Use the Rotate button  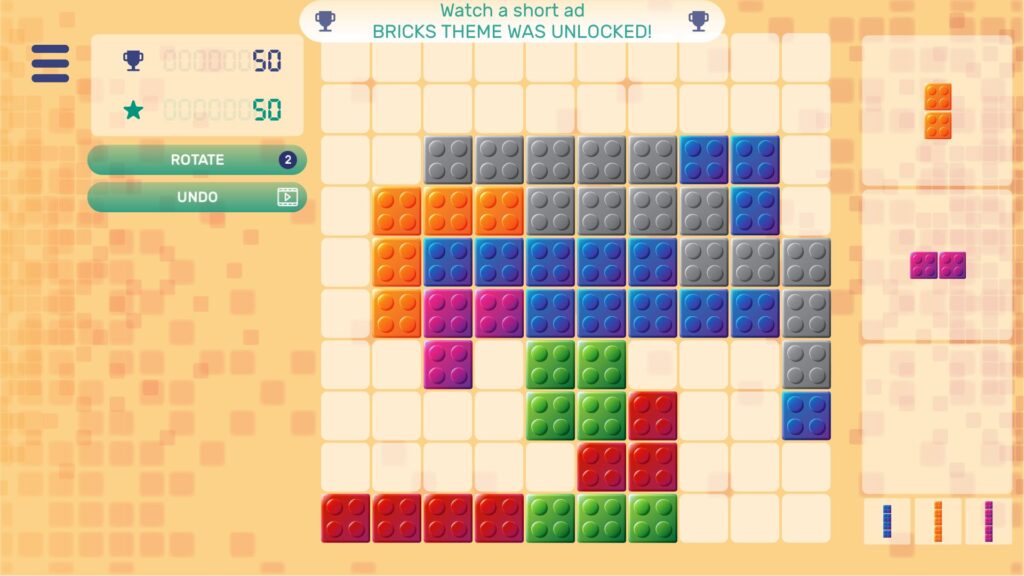[x=197, y=160]
